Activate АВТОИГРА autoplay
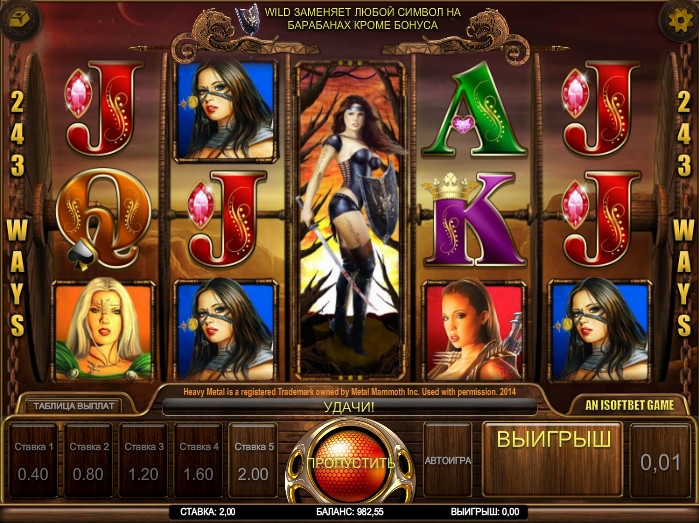 tap(447, 460)
